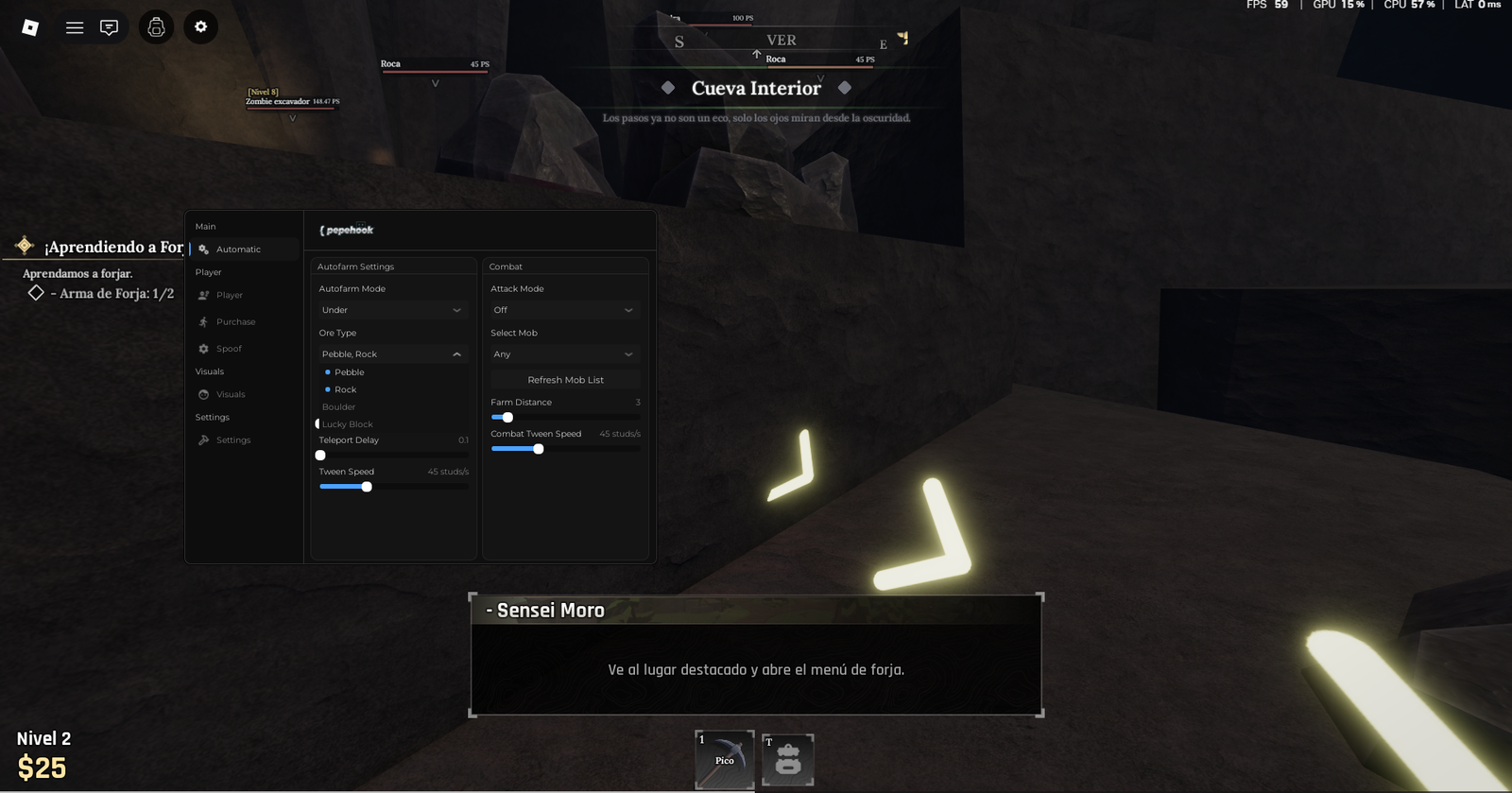
Task: Open the Spoof gear icon
Action: point(204,348)
